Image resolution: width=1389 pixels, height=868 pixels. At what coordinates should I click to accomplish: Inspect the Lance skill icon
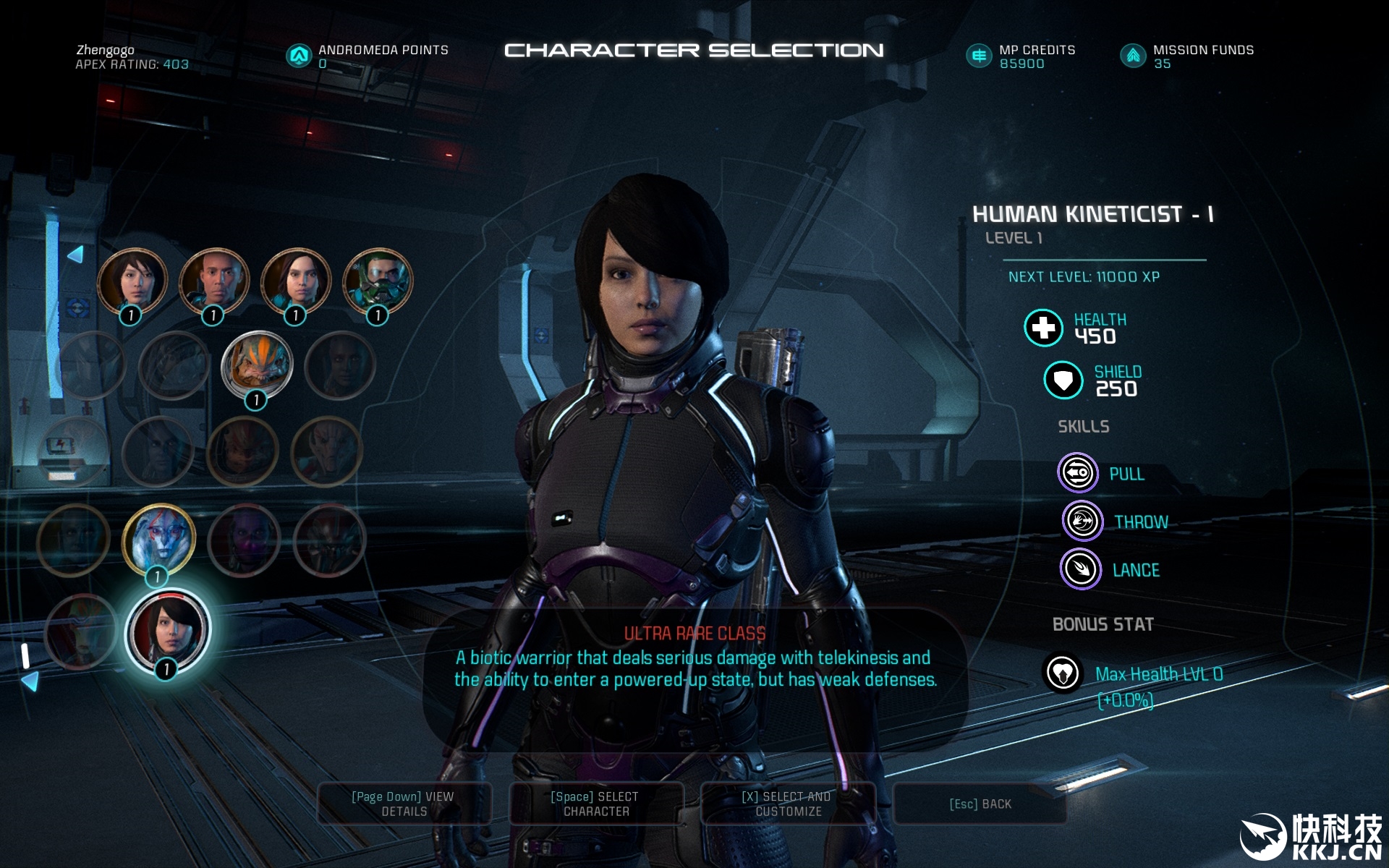[1080, 569]
